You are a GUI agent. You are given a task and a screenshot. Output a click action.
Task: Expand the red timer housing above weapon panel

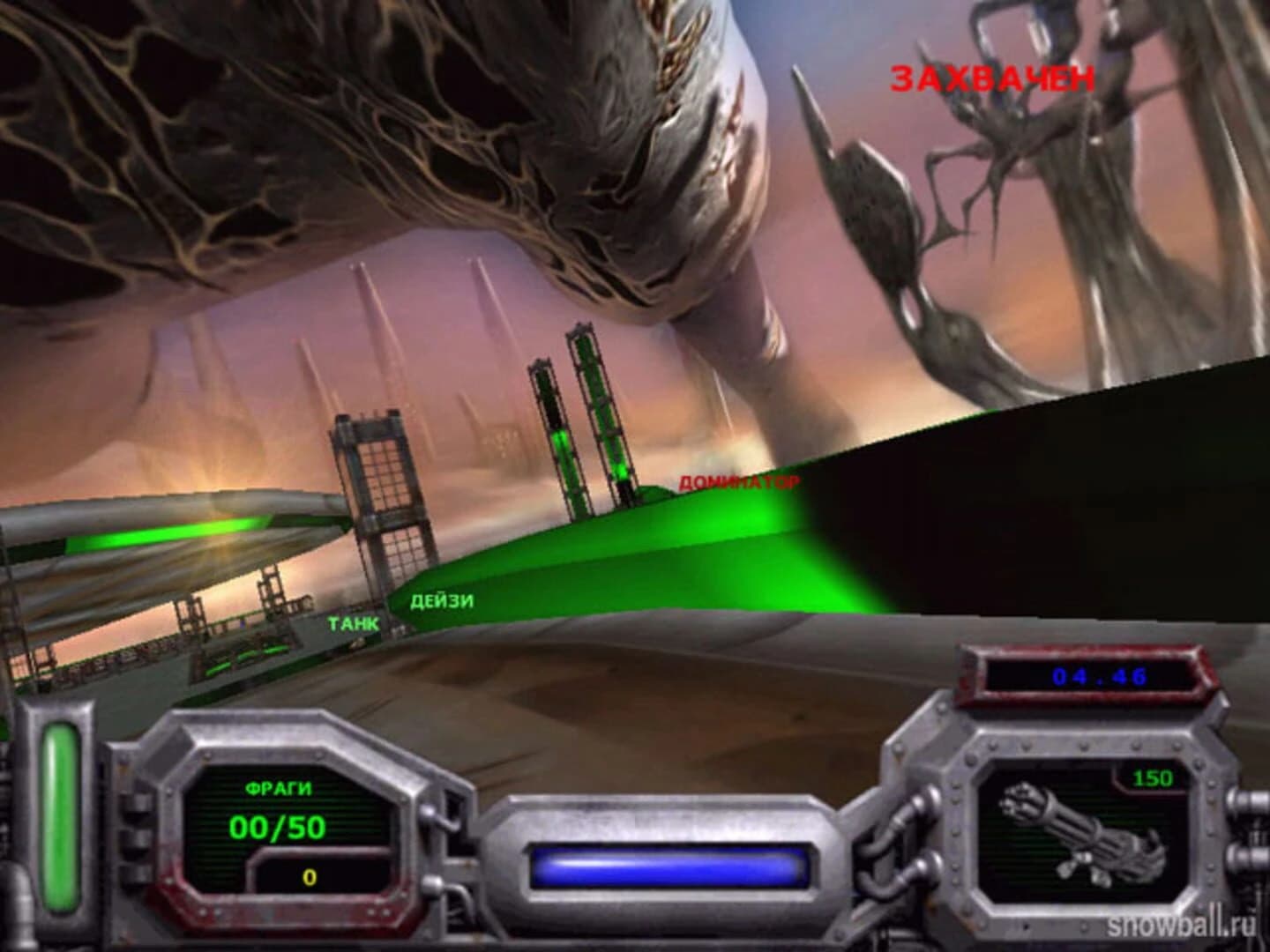1094,675
